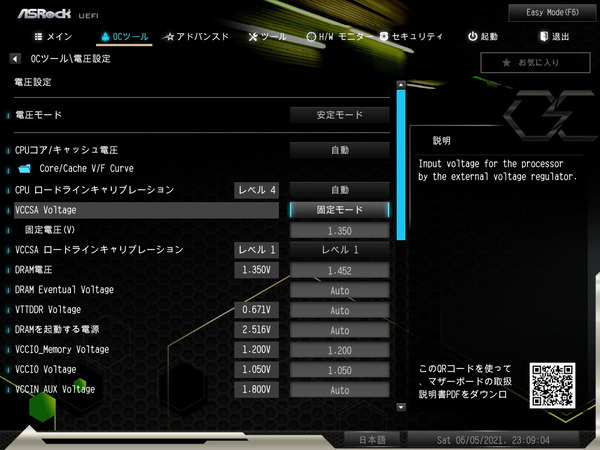This screenshot has width=600, height=450.
Task: Edit the VCCIO_Memory Voltage value field
Action: 339,350
